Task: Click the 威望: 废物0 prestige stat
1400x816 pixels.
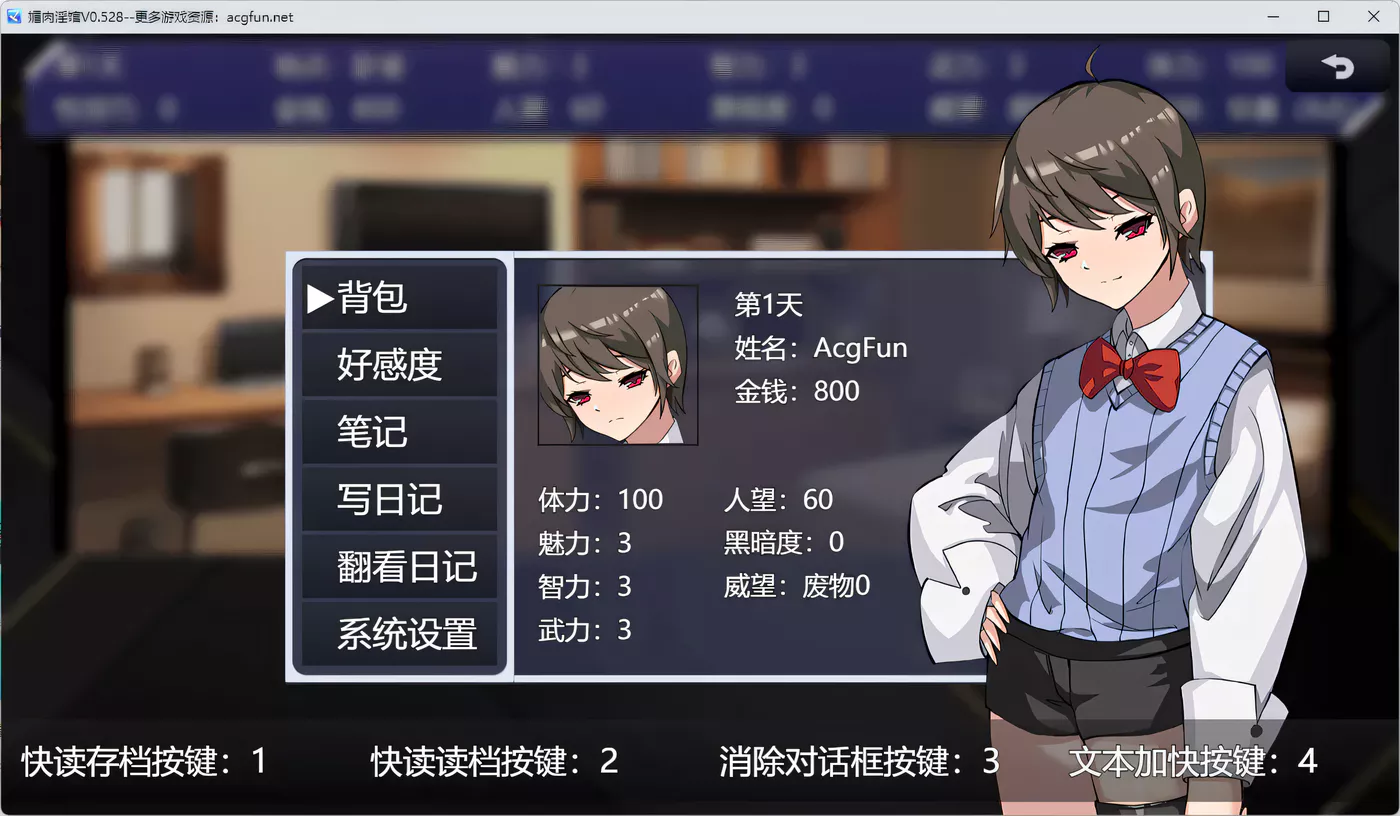Action: click(798, 587)
